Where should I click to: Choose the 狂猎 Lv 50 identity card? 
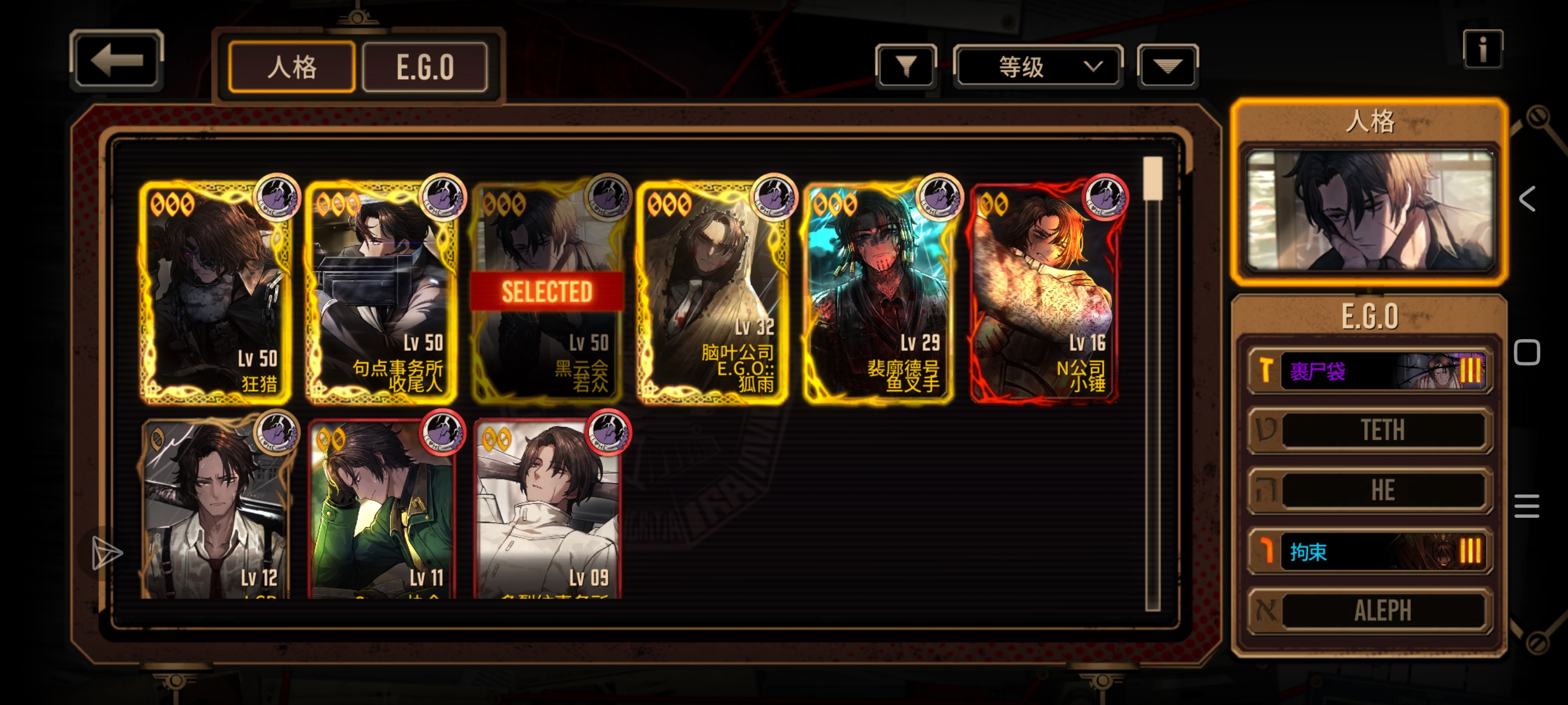[x=215, y=292]
